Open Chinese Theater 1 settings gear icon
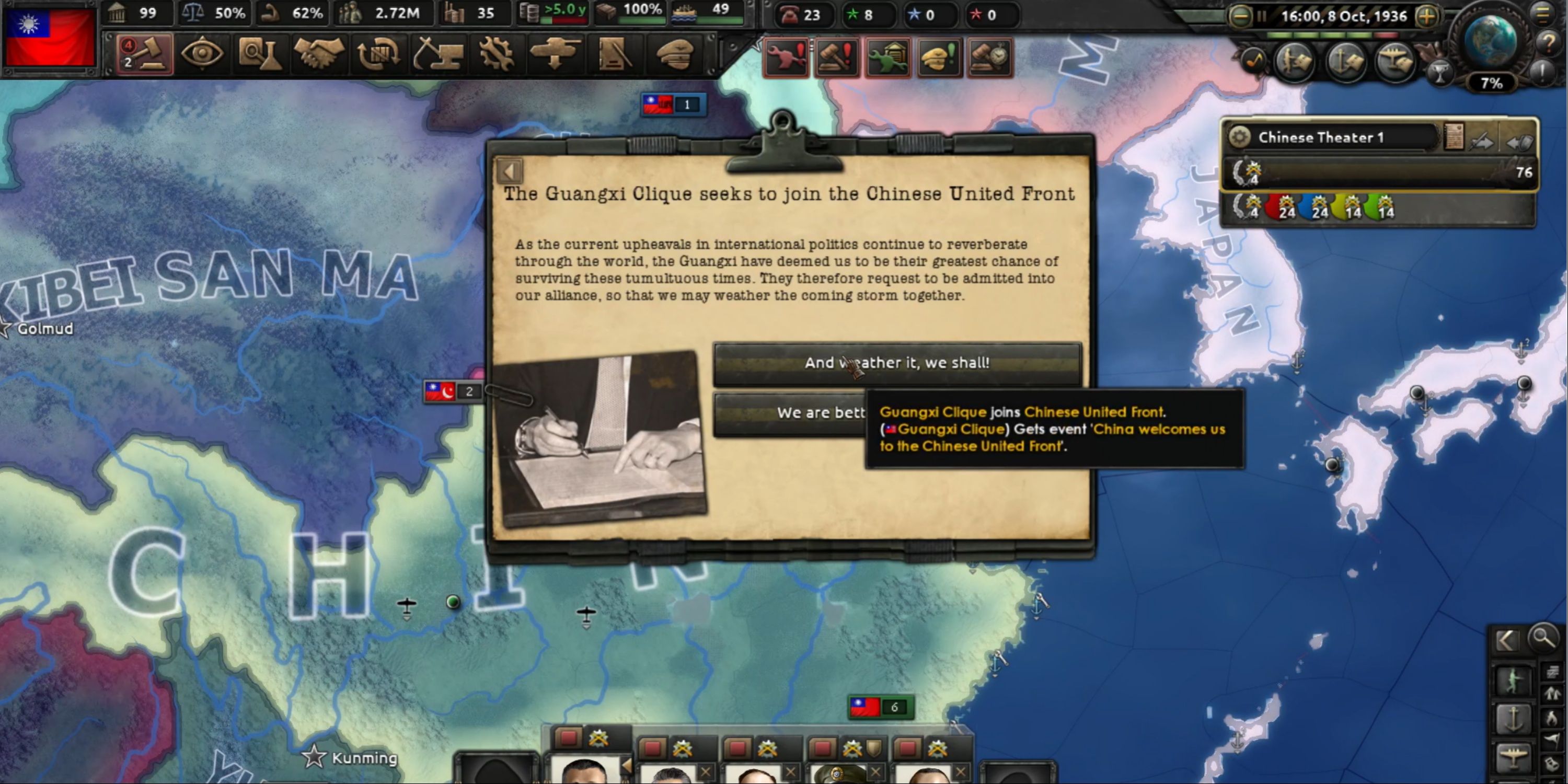This screenshot has width=1568, height=784. (1240, 137)
